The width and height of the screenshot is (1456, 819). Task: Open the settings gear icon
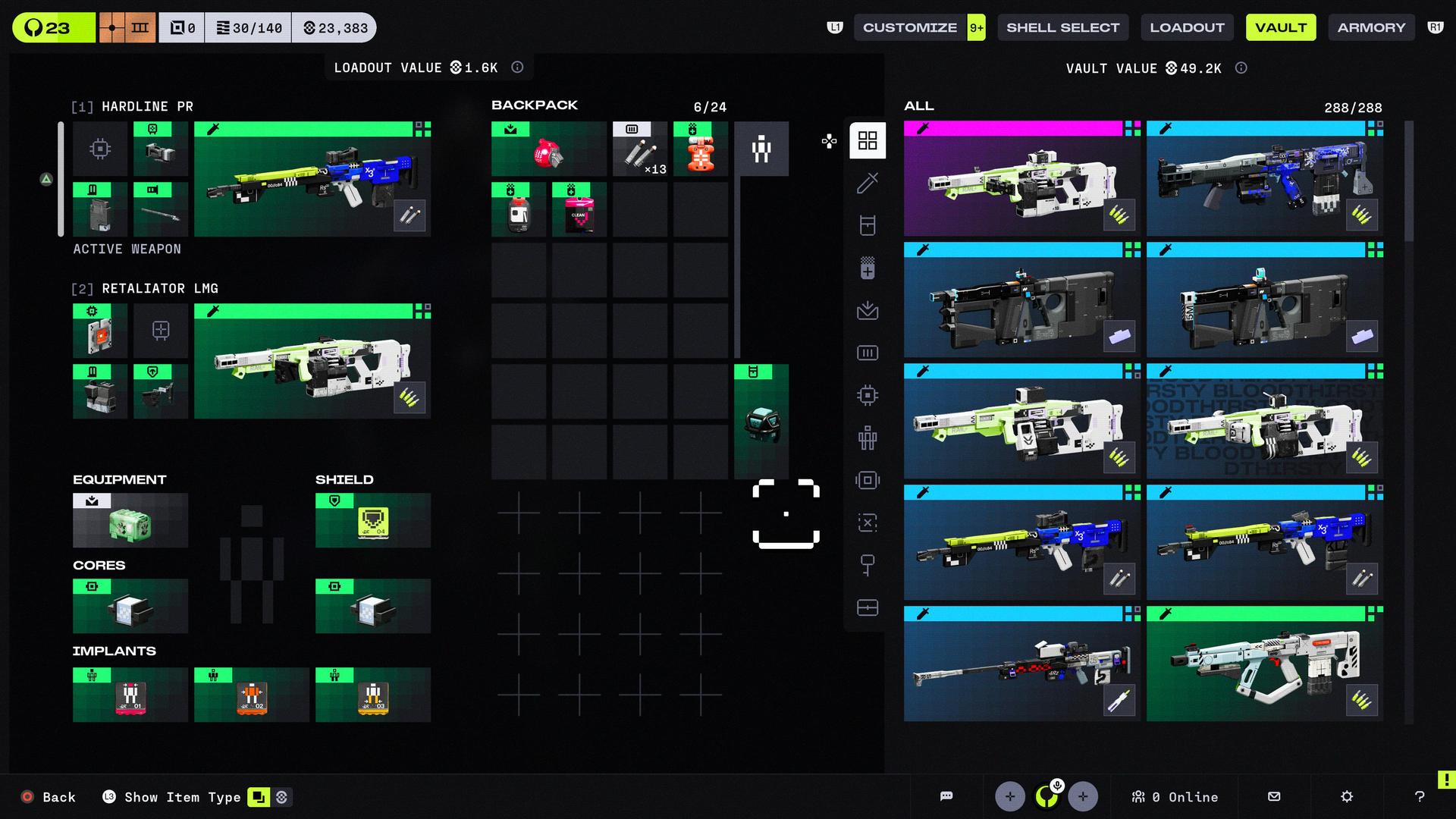(1347, 796)
